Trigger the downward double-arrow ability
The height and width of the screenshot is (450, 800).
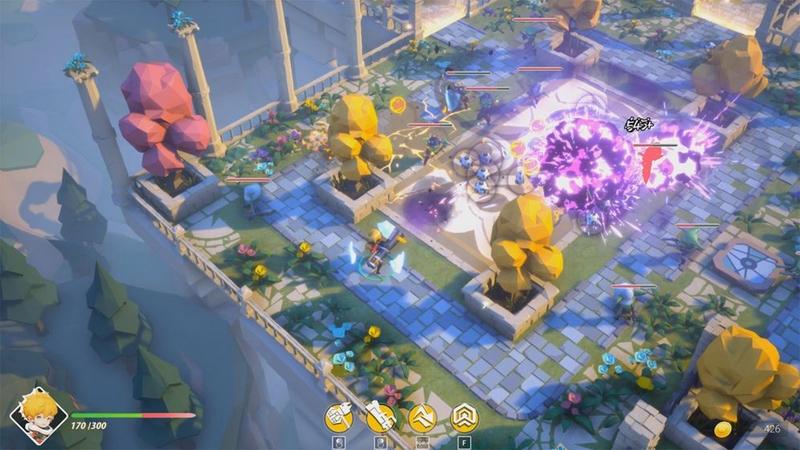point(464,416)
